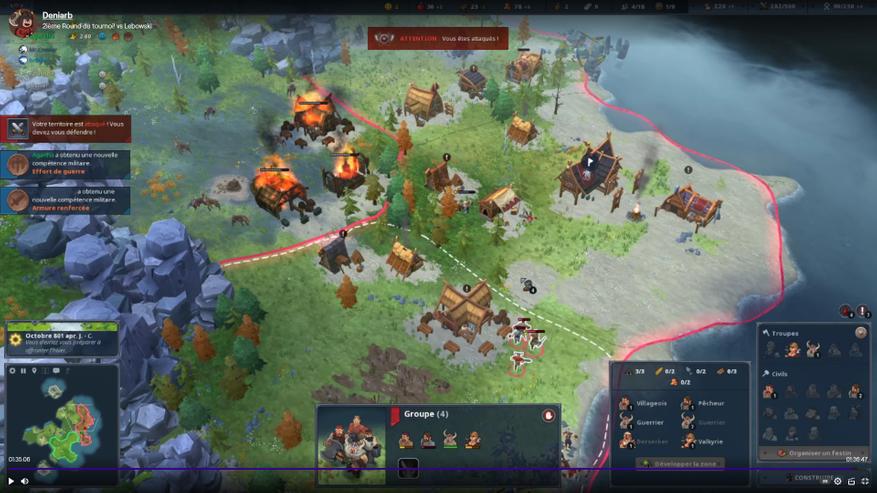This screenshot has height=493, width=877.
Task: Pause the game via minimap pause icon
Action: click(23, 371)
